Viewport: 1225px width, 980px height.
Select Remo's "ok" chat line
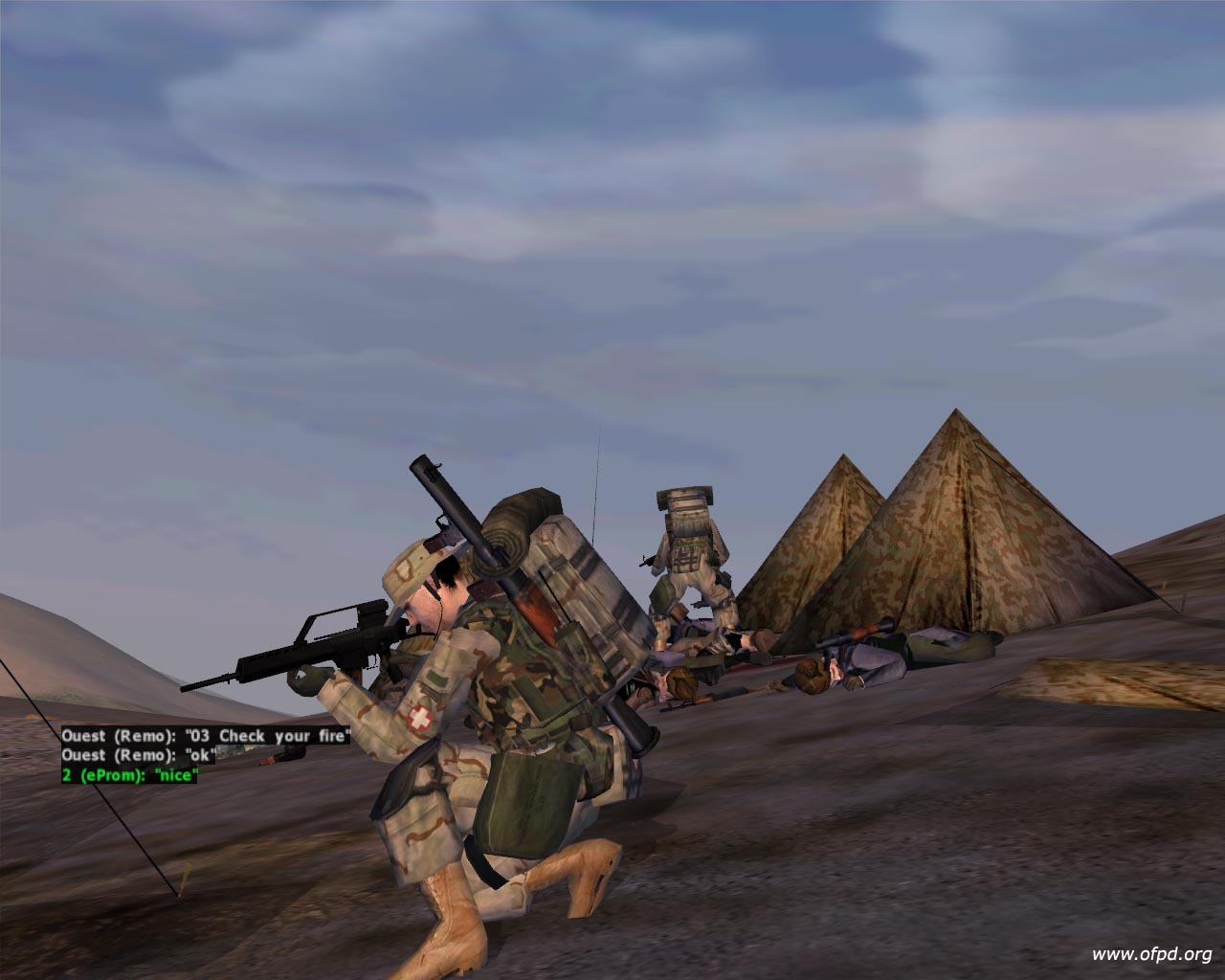(139, 755)
